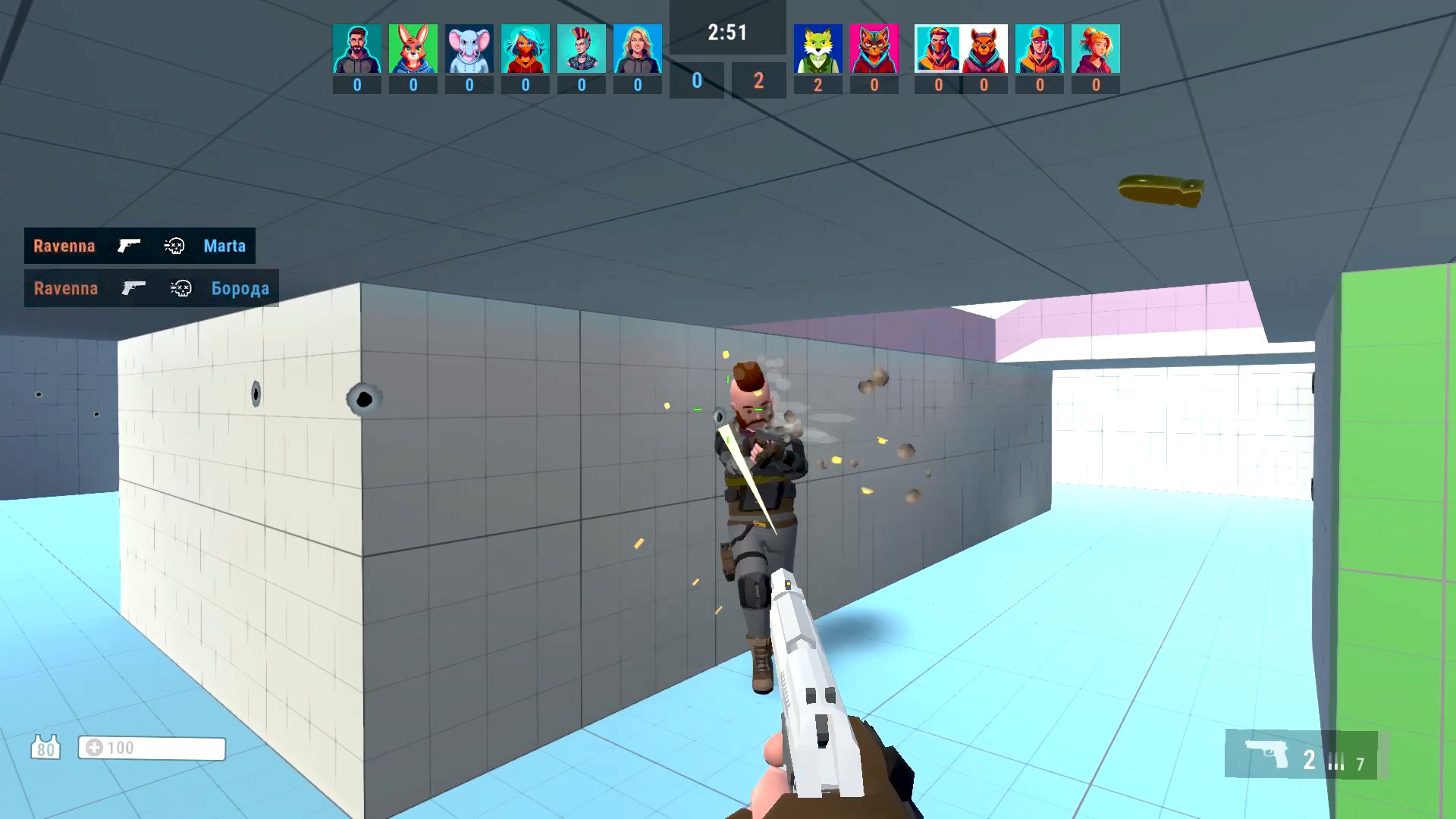Click the health cross icon next to 100

tap(94, 748)
